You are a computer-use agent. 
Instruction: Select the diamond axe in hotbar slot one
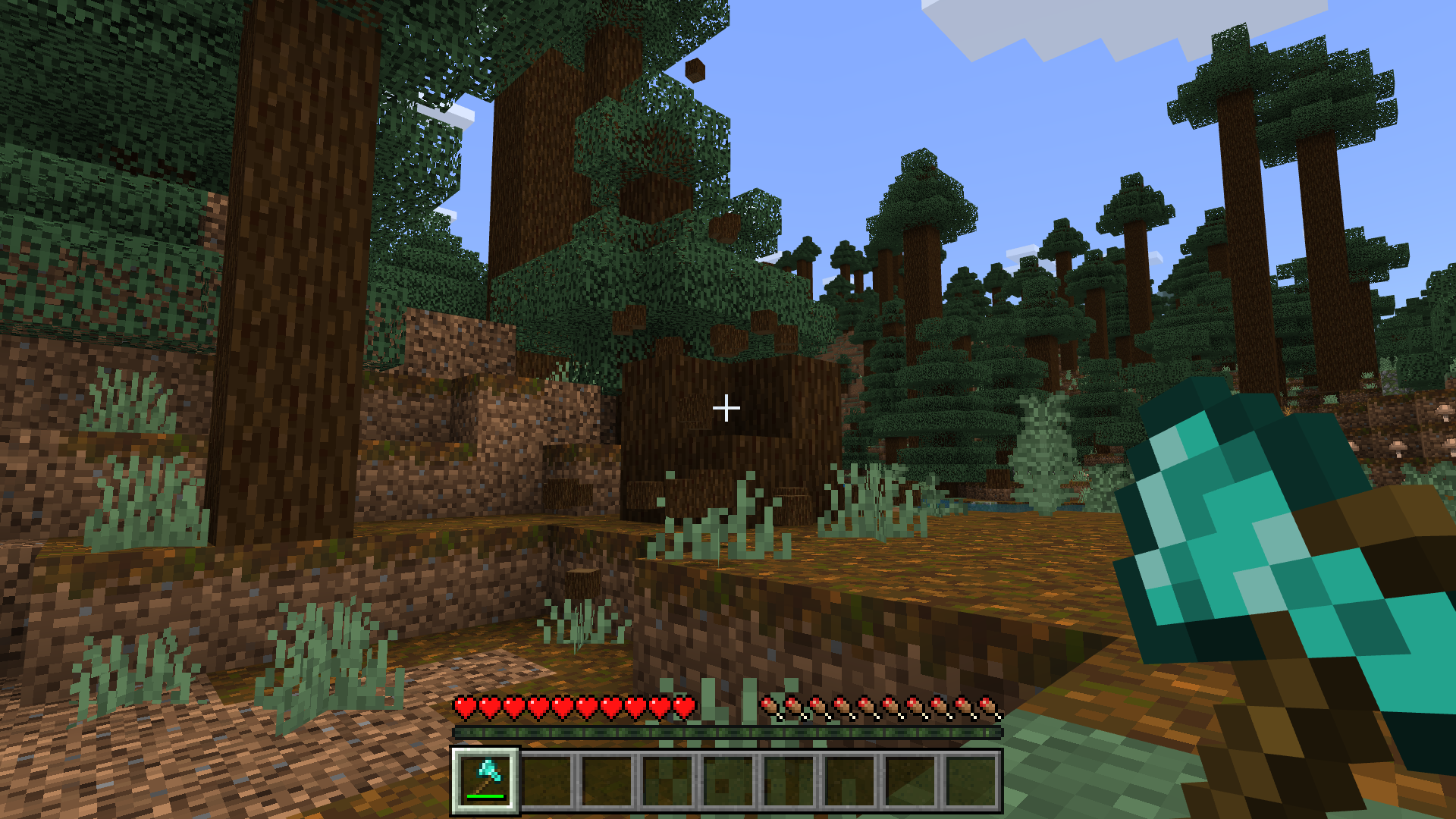[486, 781]
